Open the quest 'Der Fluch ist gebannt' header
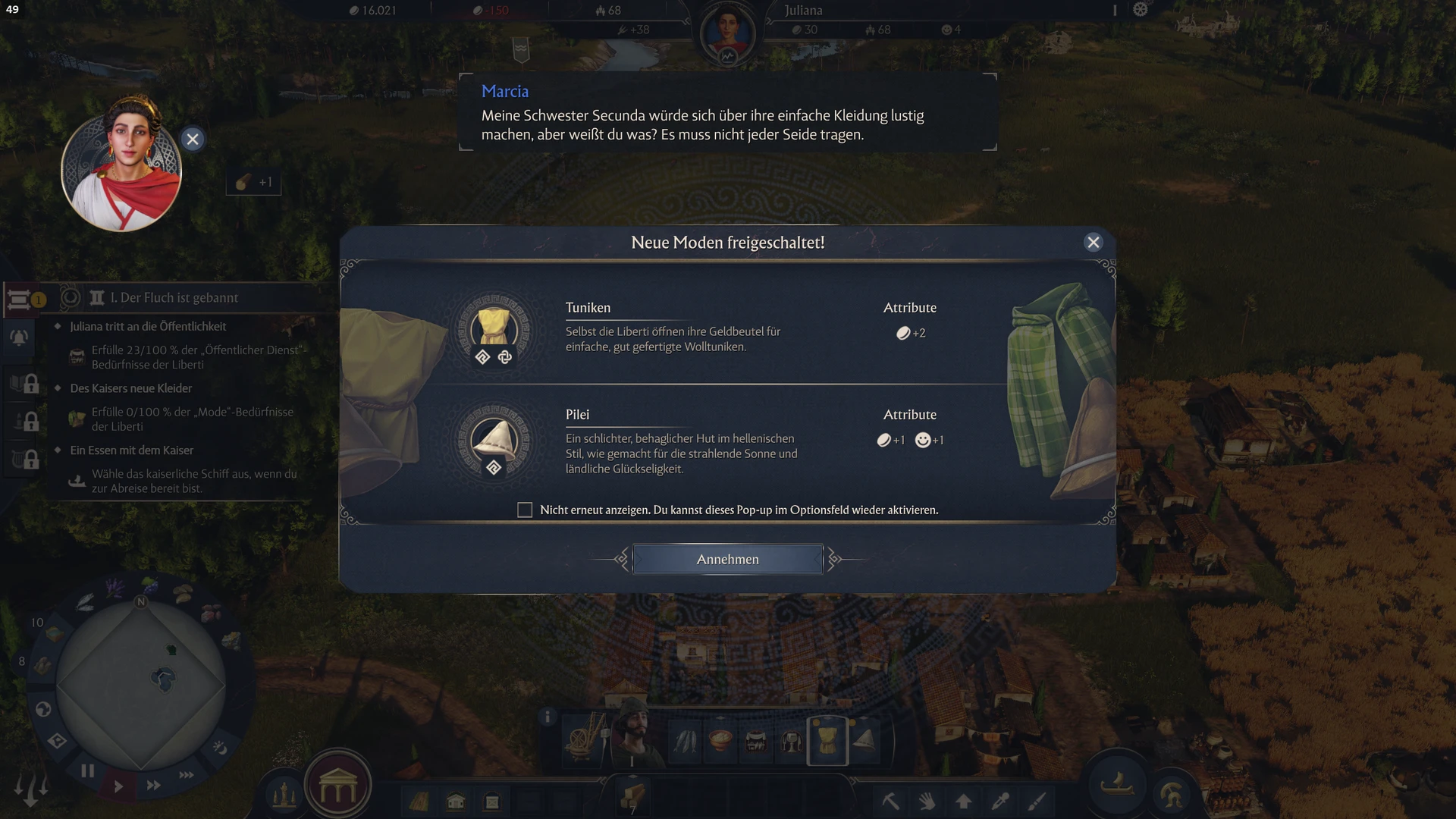Image resolution: width=1456 pixels, height=819 pixels. click(x=174, y=298)
